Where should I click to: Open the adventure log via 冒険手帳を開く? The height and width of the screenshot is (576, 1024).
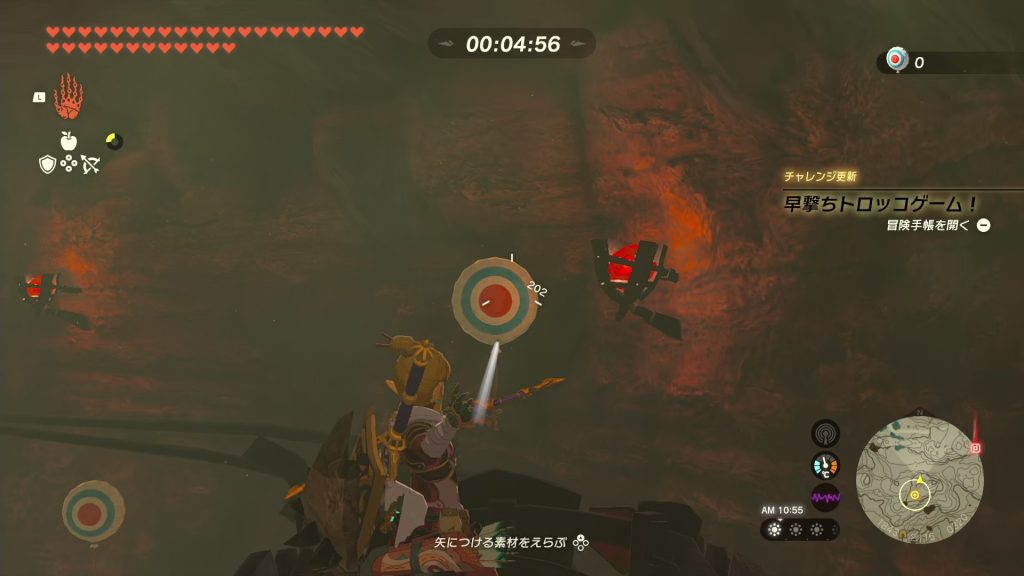click(x=937, y=225)
